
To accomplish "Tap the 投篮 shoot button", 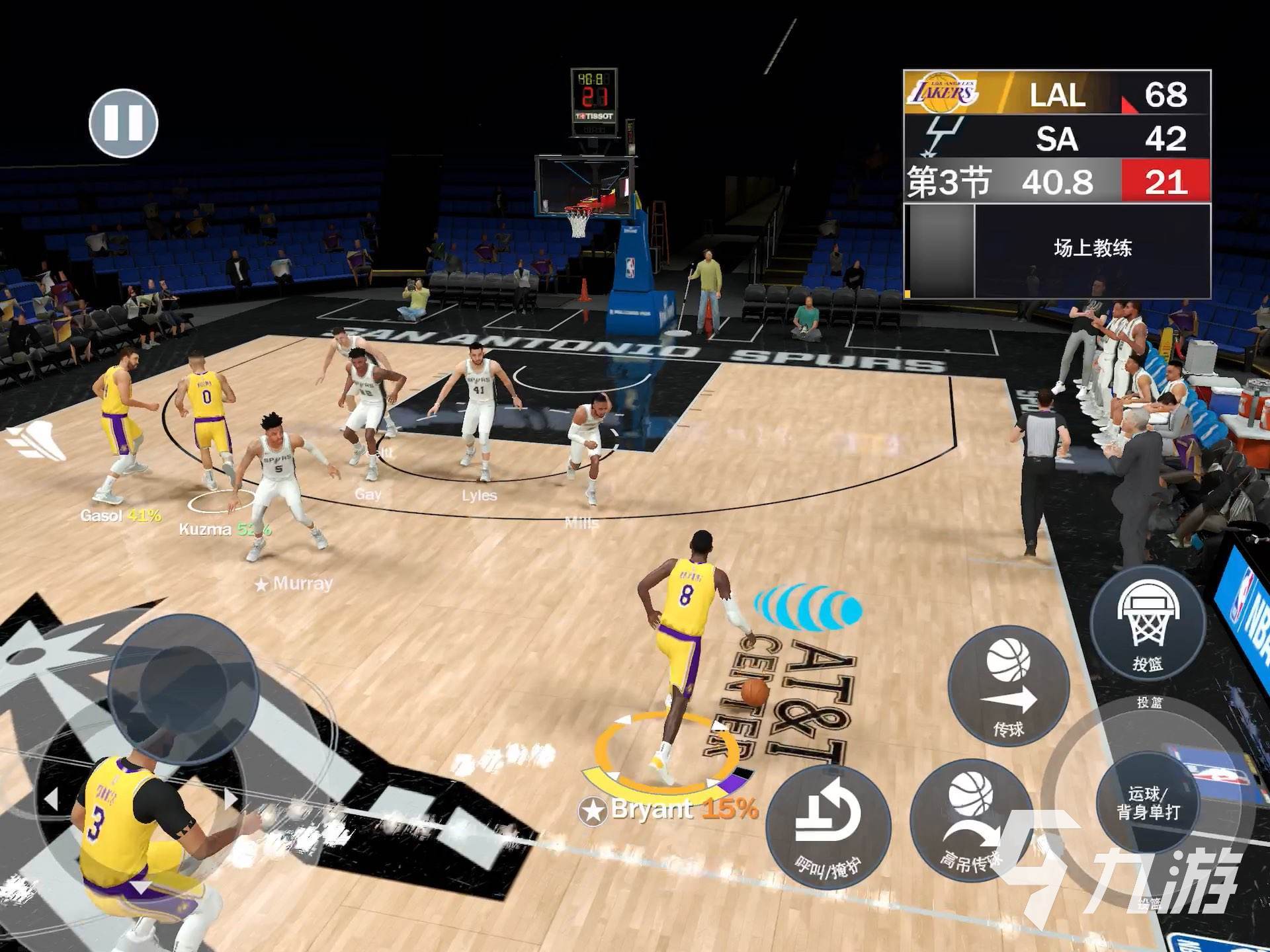I will coord(1148,624).
